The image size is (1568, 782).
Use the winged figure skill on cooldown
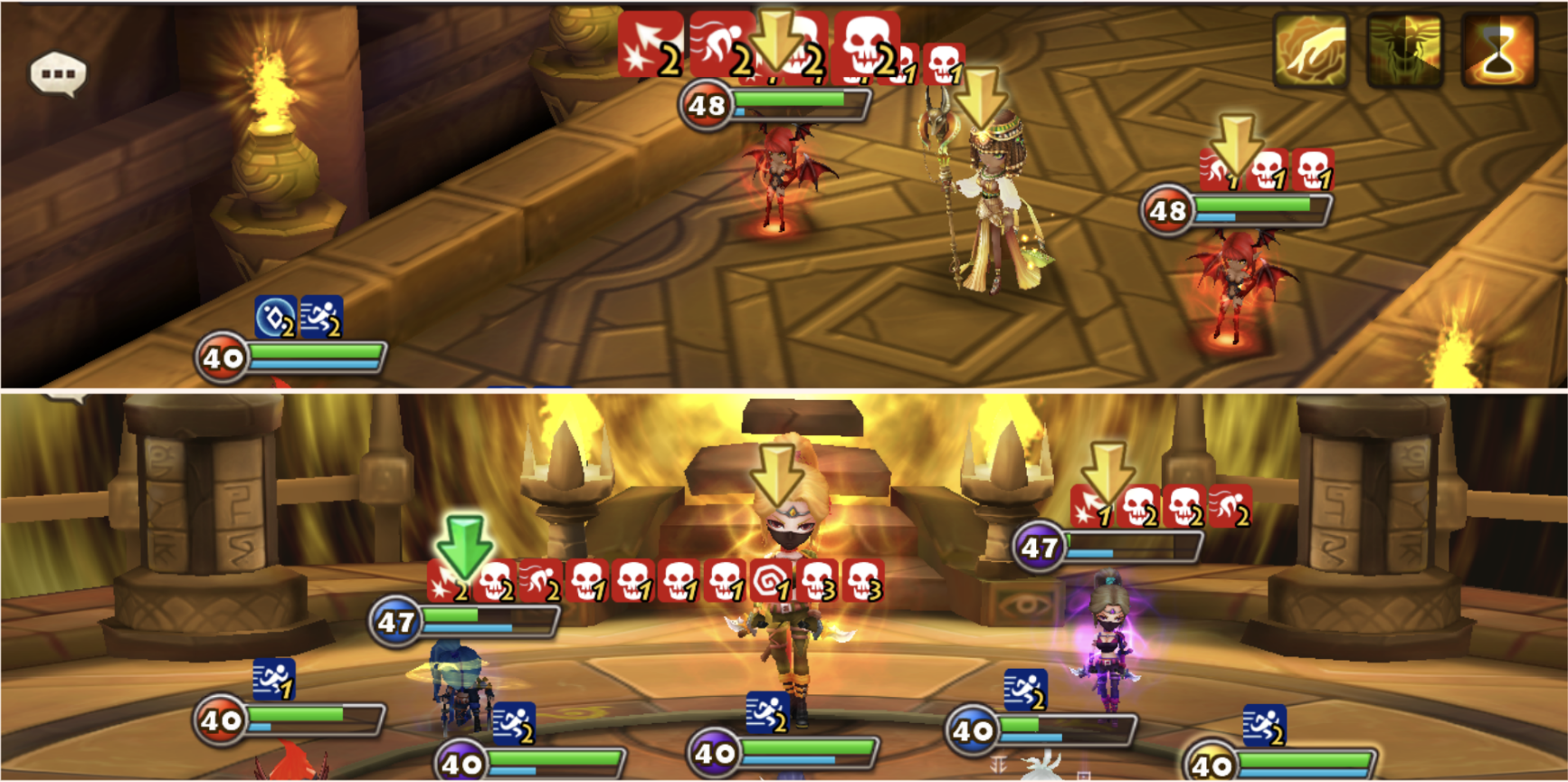[x=1403, y=50]
